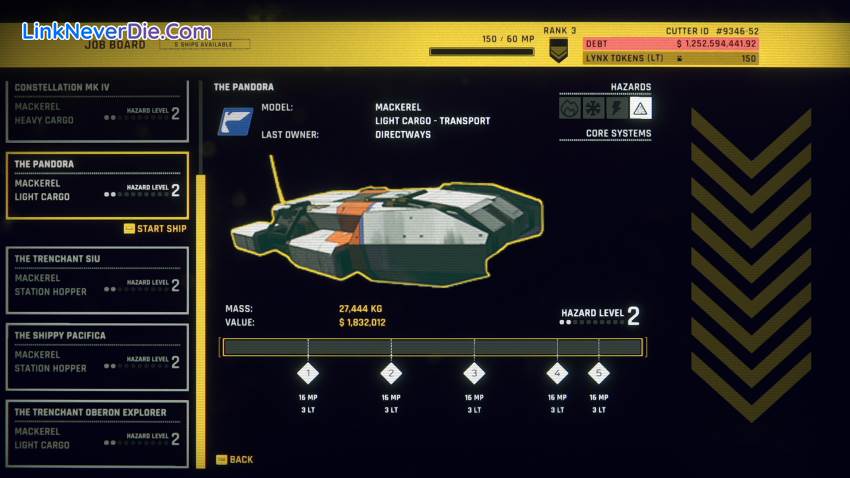Click the electrical lightning hazard icon
Image resolution: width=850 pixels, height=478 pixels.
click(617, 108)
